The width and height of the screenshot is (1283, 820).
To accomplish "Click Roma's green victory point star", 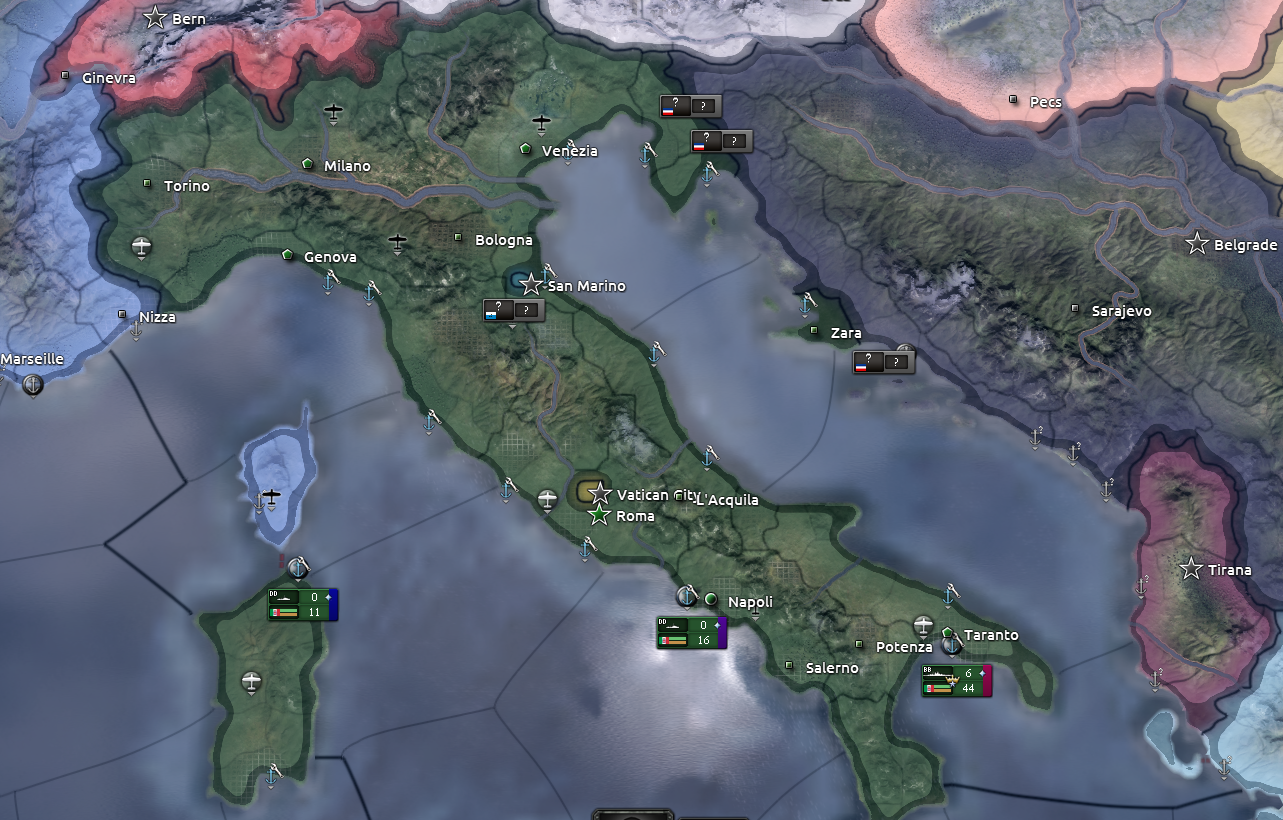I will (598, 516).
